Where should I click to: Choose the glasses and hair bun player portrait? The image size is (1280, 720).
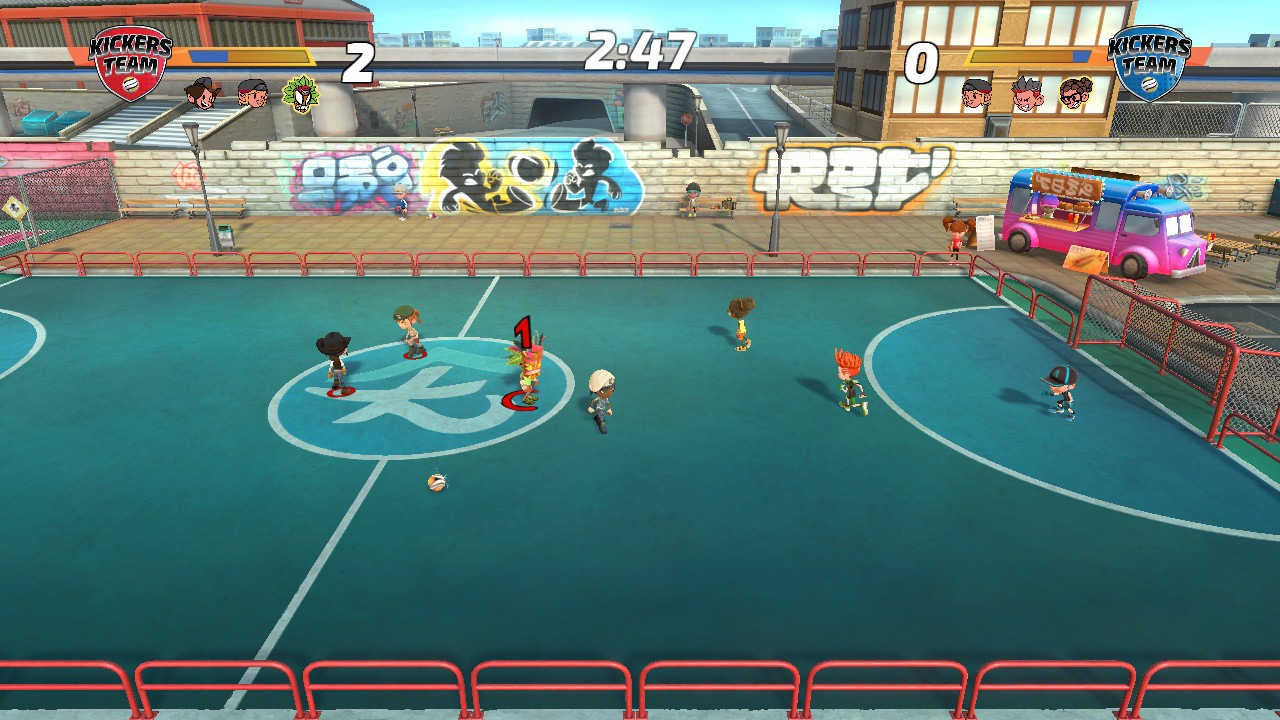1076,94
